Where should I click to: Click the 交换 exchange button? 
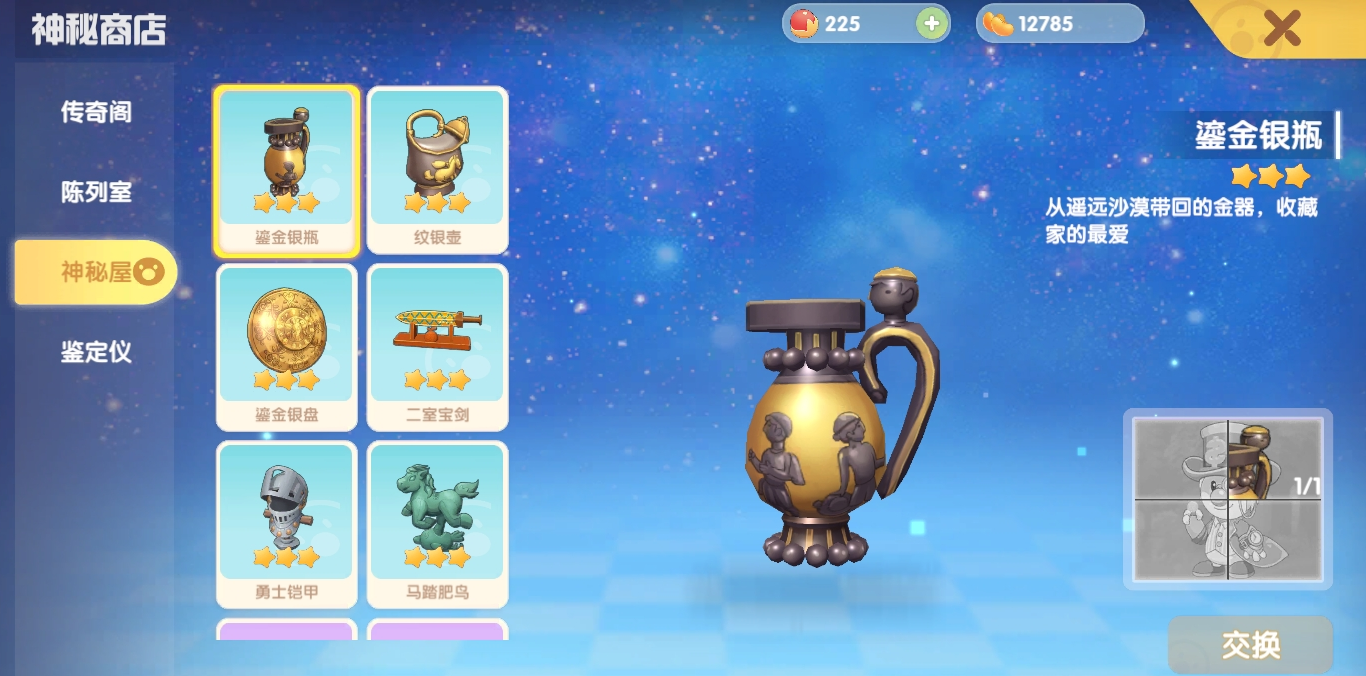pyautogui.click(x=1250, y=645)
